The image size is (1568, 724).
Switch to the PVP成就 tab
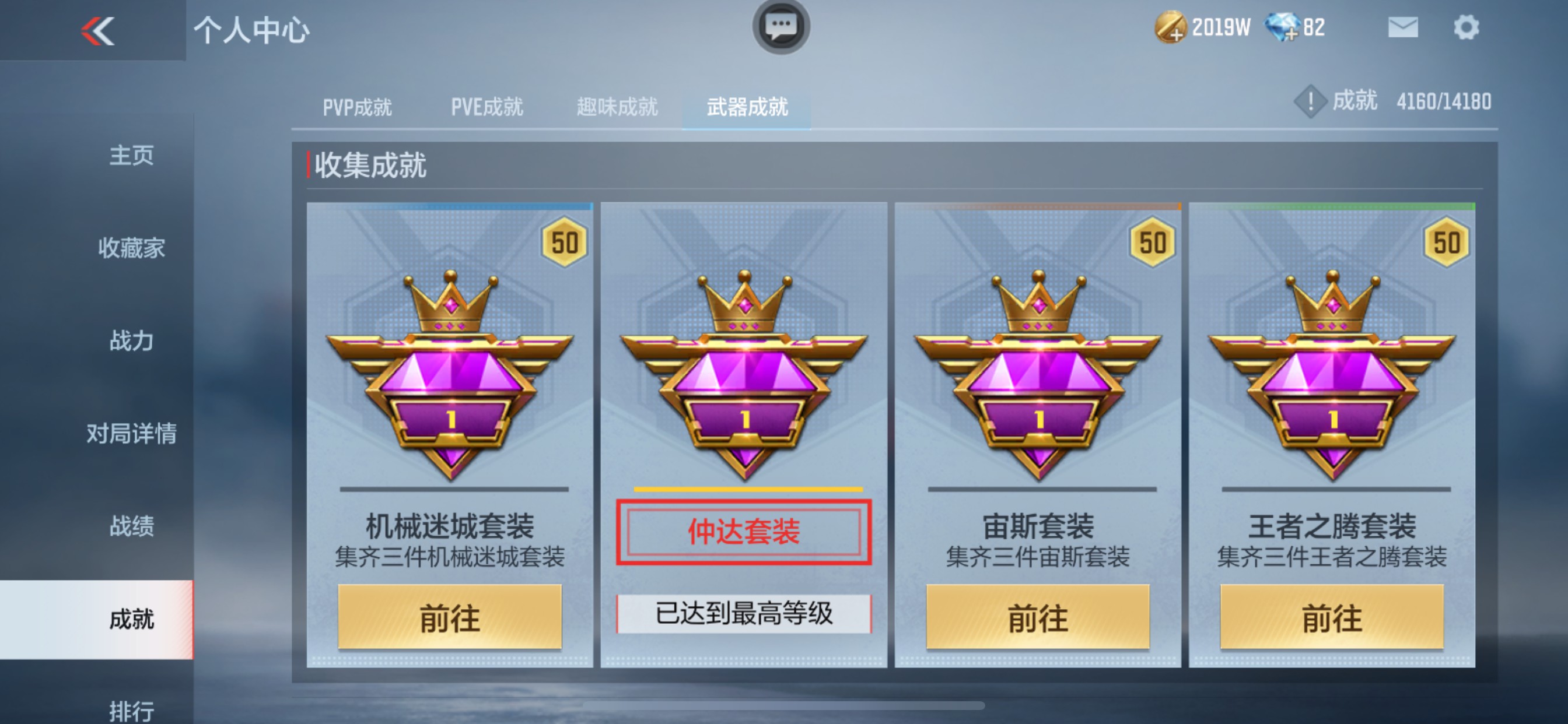(358, 107)
